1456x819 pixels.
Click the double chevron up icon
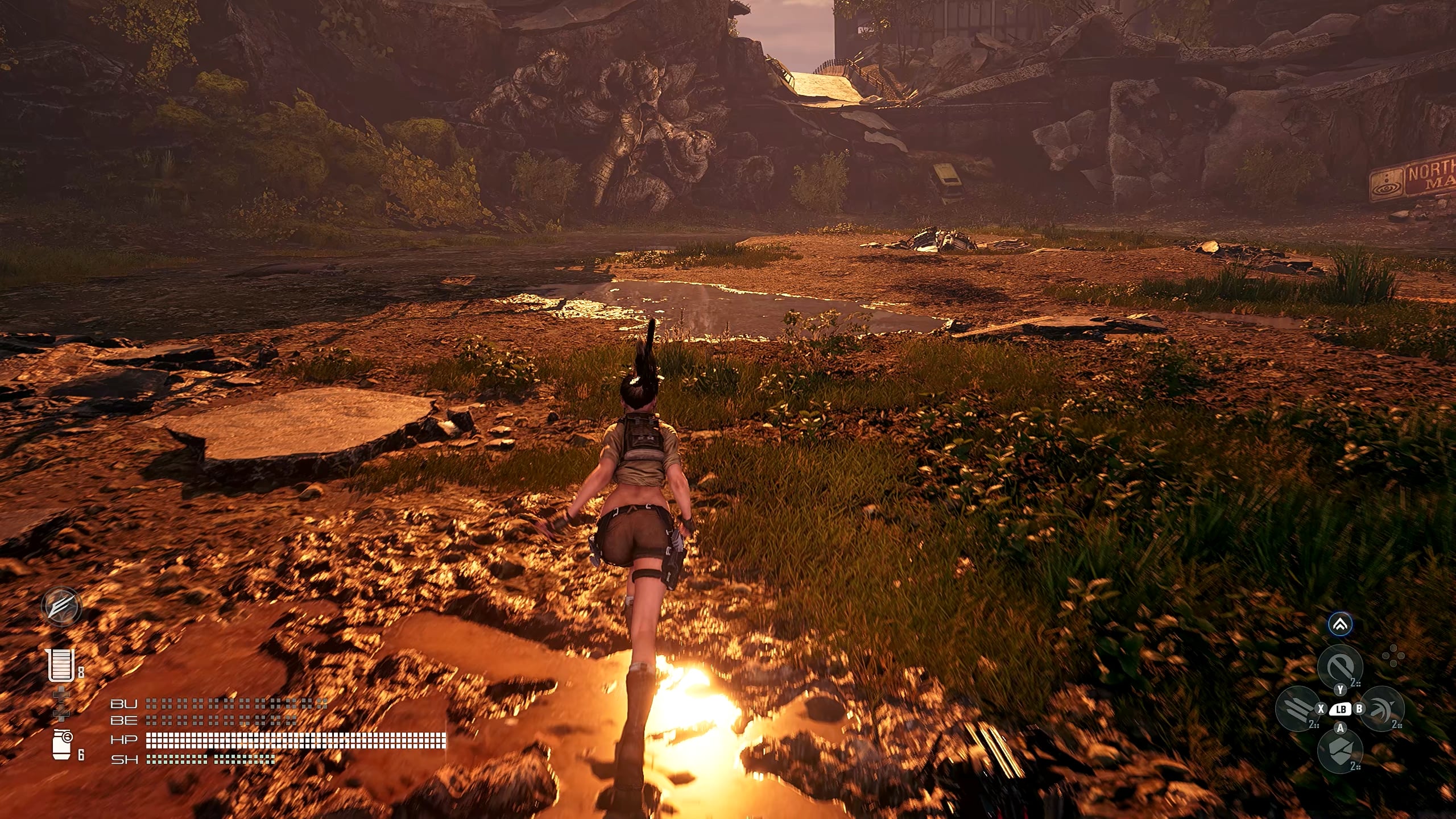tap(1340, 625)
